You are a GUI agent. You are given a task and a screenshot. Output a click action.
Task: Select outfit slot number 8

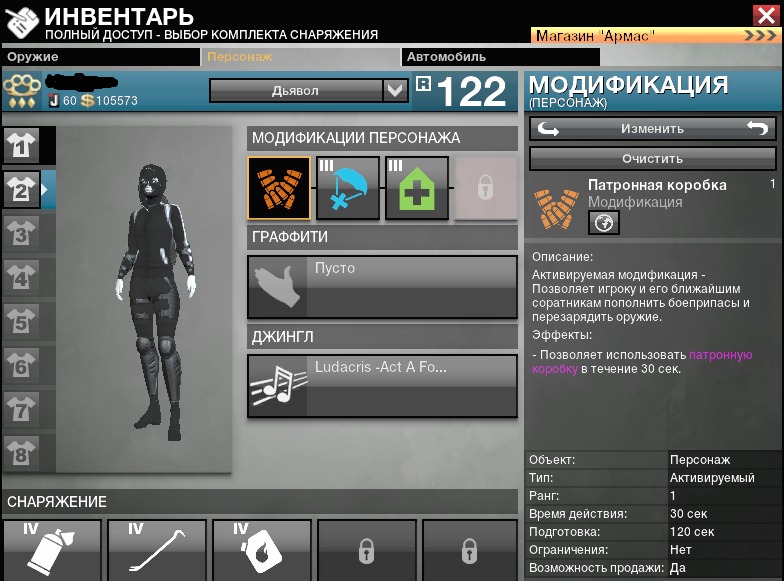pyautogui.click(x=22, y=453)
